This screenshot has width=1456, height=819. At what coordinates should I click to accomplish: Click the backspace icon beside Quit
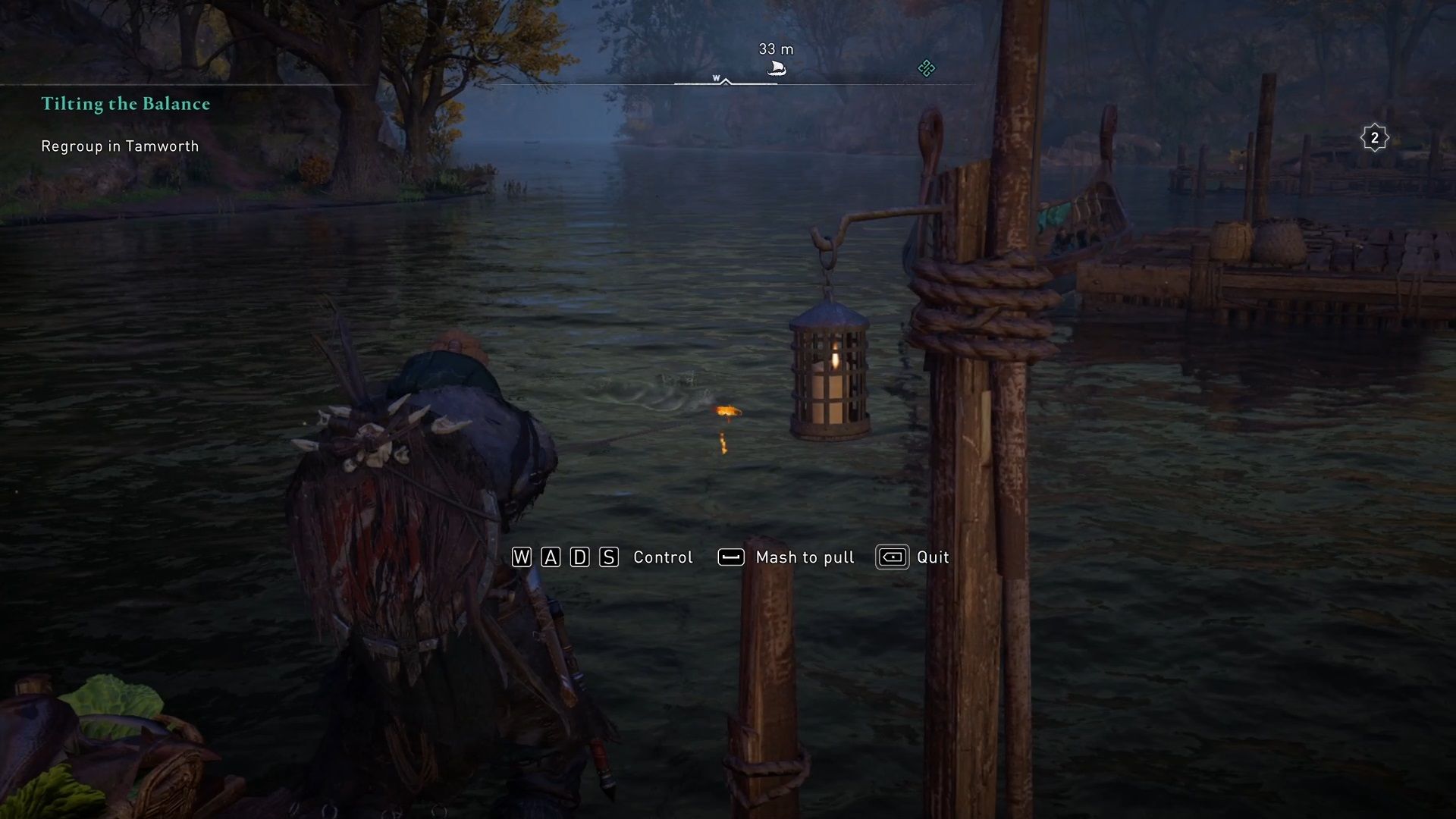coord(892,557)
